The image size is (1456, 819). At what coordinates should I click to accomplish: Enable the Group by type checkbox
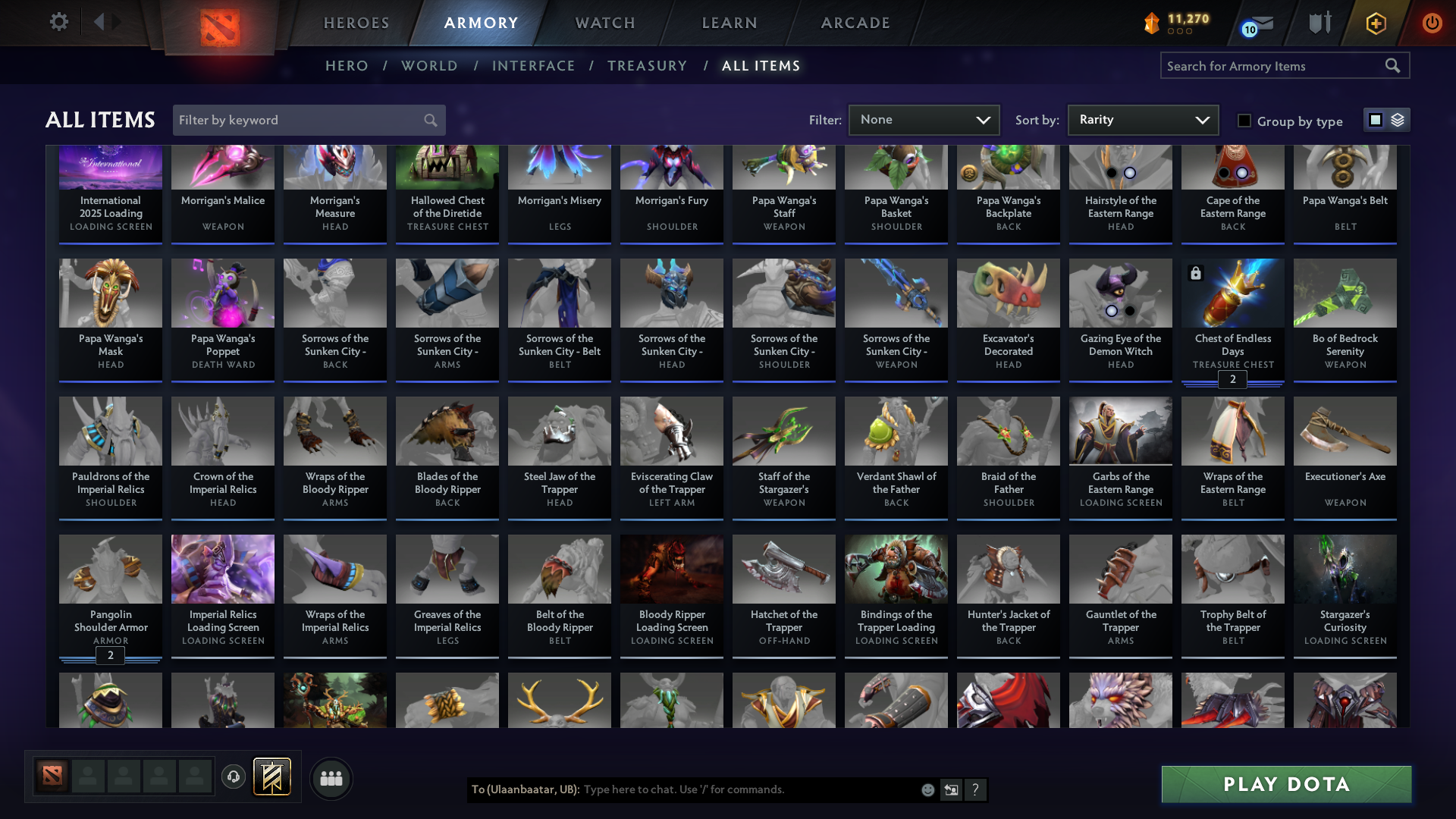(x=1244, y=121)
